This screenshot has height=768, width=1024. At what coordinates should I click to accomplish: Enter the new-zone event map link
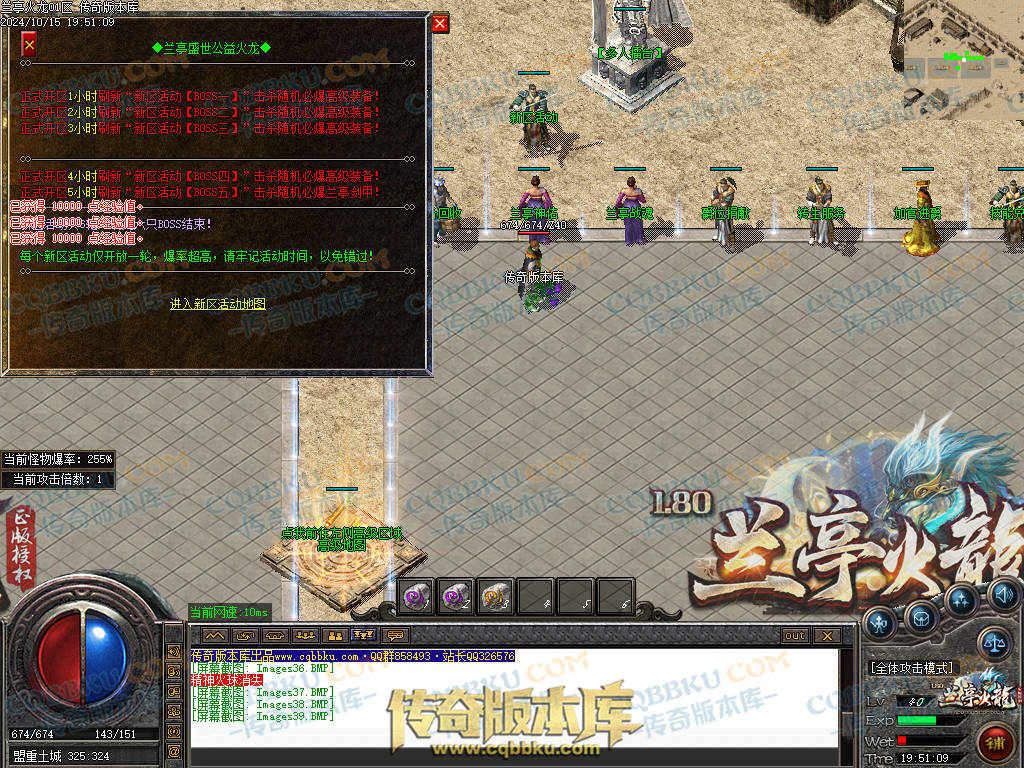[x=217, y=304]
